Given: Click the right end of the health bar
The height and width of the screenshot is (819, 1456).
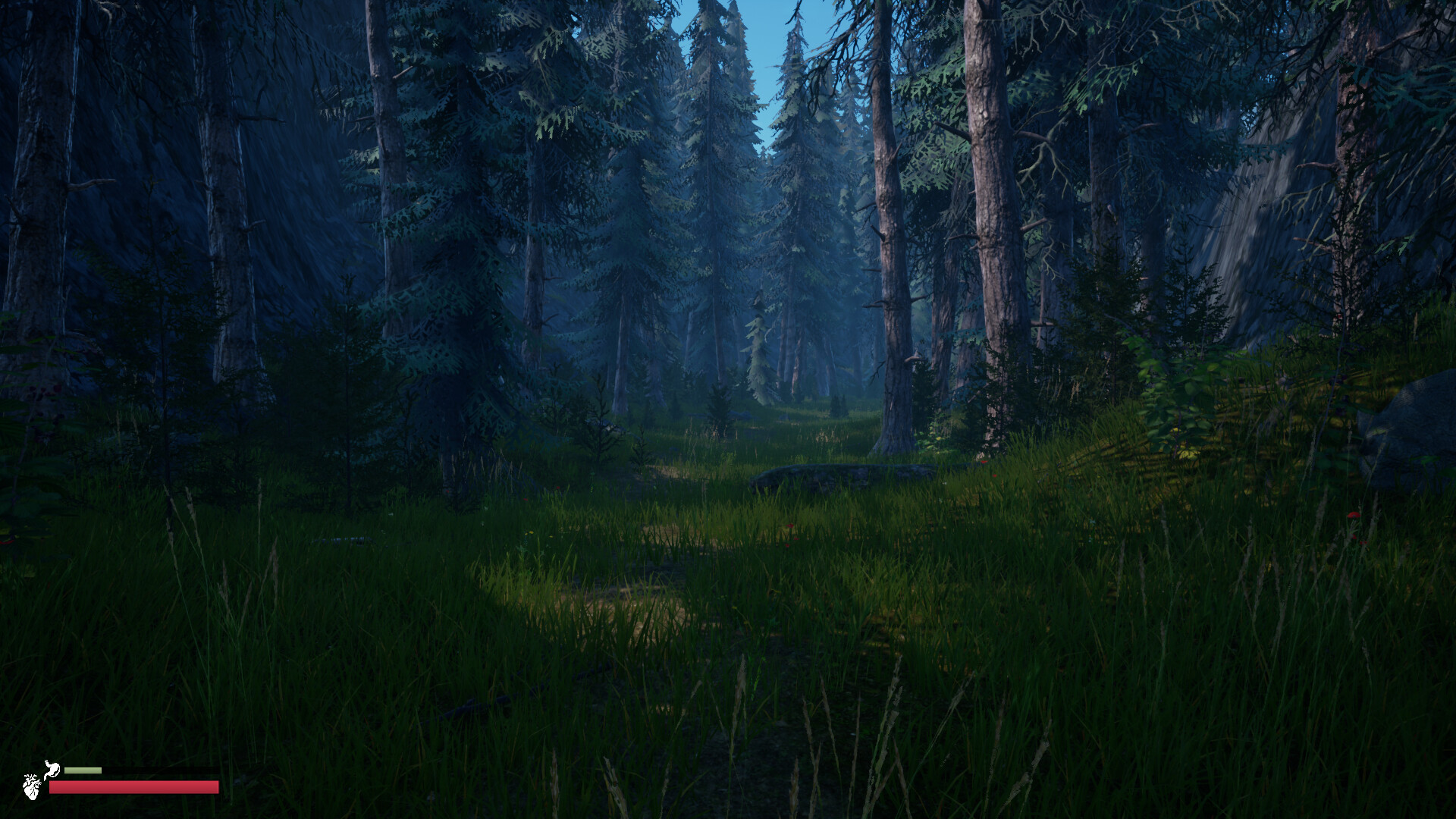Looking at the screenshot, I should click(x=215, y=786).
